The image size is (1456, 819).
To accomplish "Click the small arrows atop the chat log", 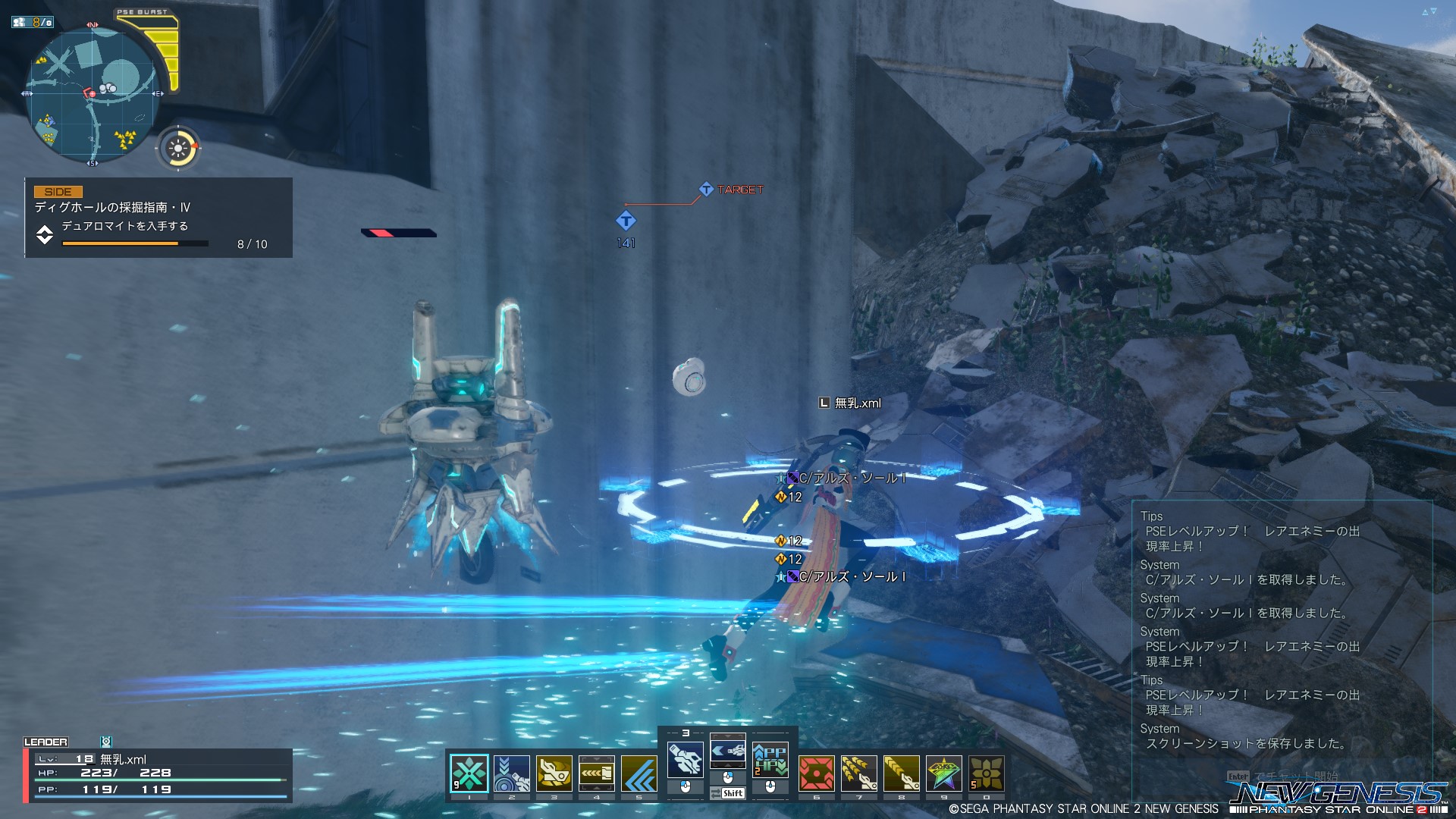I will pos(1429,11).
